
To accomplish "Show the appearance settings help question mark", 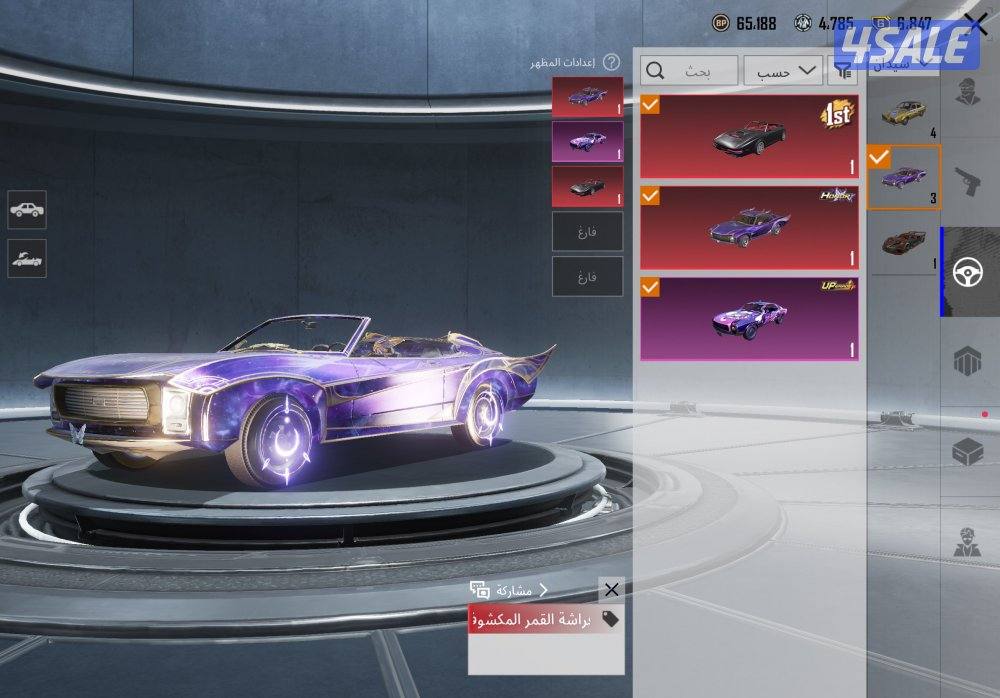I will pyautogui.click(x=612, y=63).
